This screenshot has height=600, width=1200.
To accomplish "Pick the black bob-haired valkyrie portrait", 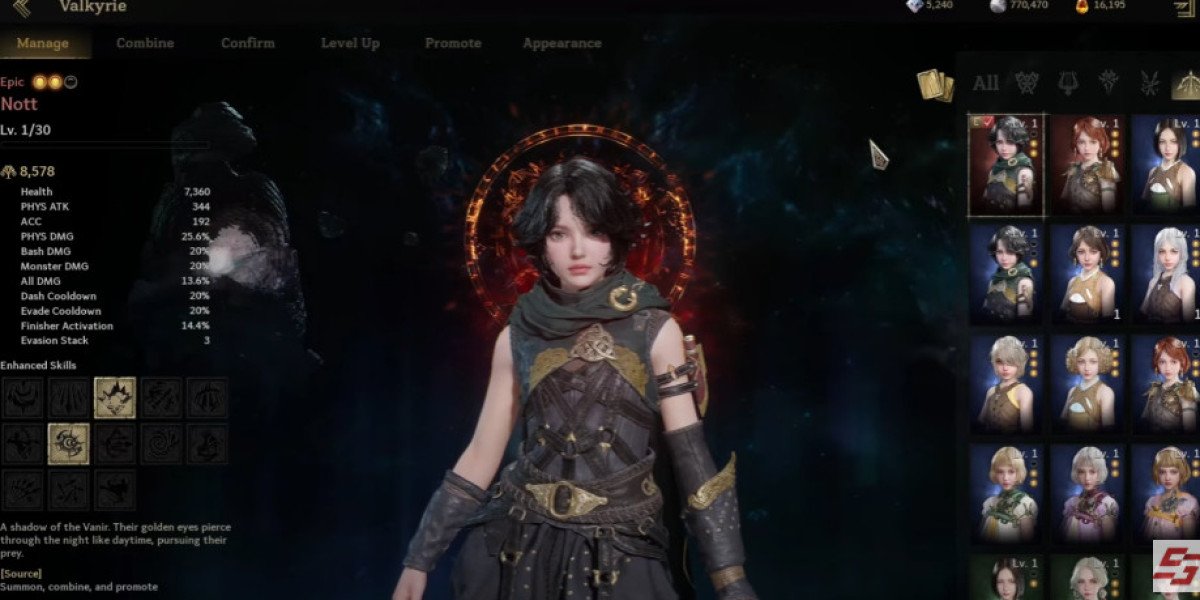I will (1168, 164).
